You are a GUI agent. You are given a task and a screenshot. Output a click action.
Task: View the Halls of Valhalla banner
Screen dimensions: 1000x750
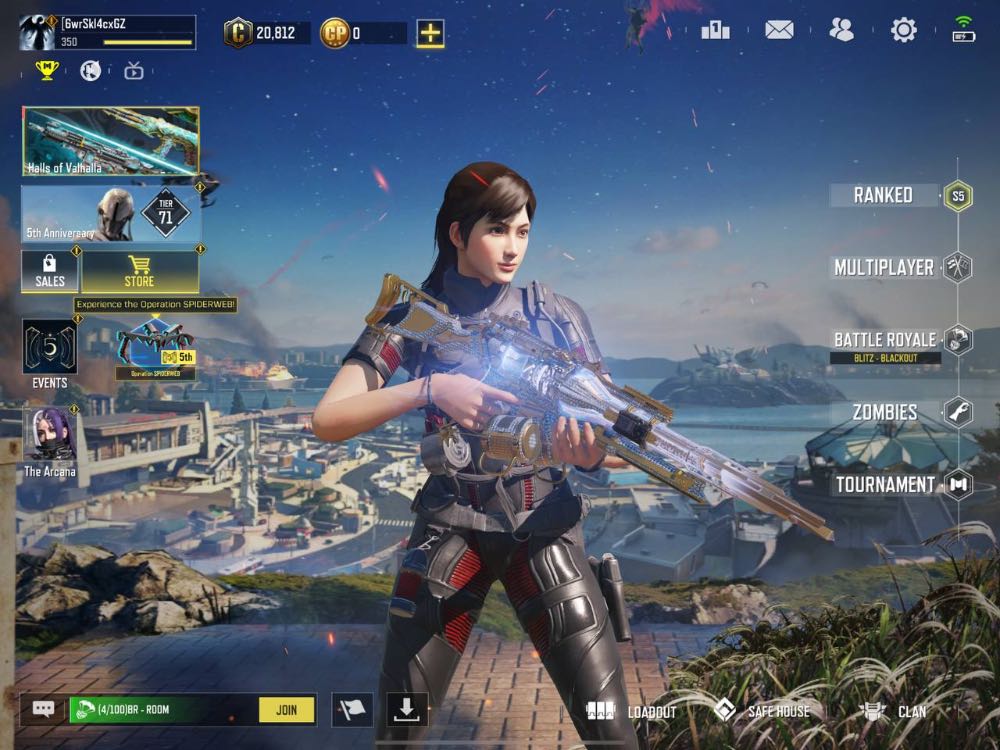pyautogui.click(x=111, y=142)
